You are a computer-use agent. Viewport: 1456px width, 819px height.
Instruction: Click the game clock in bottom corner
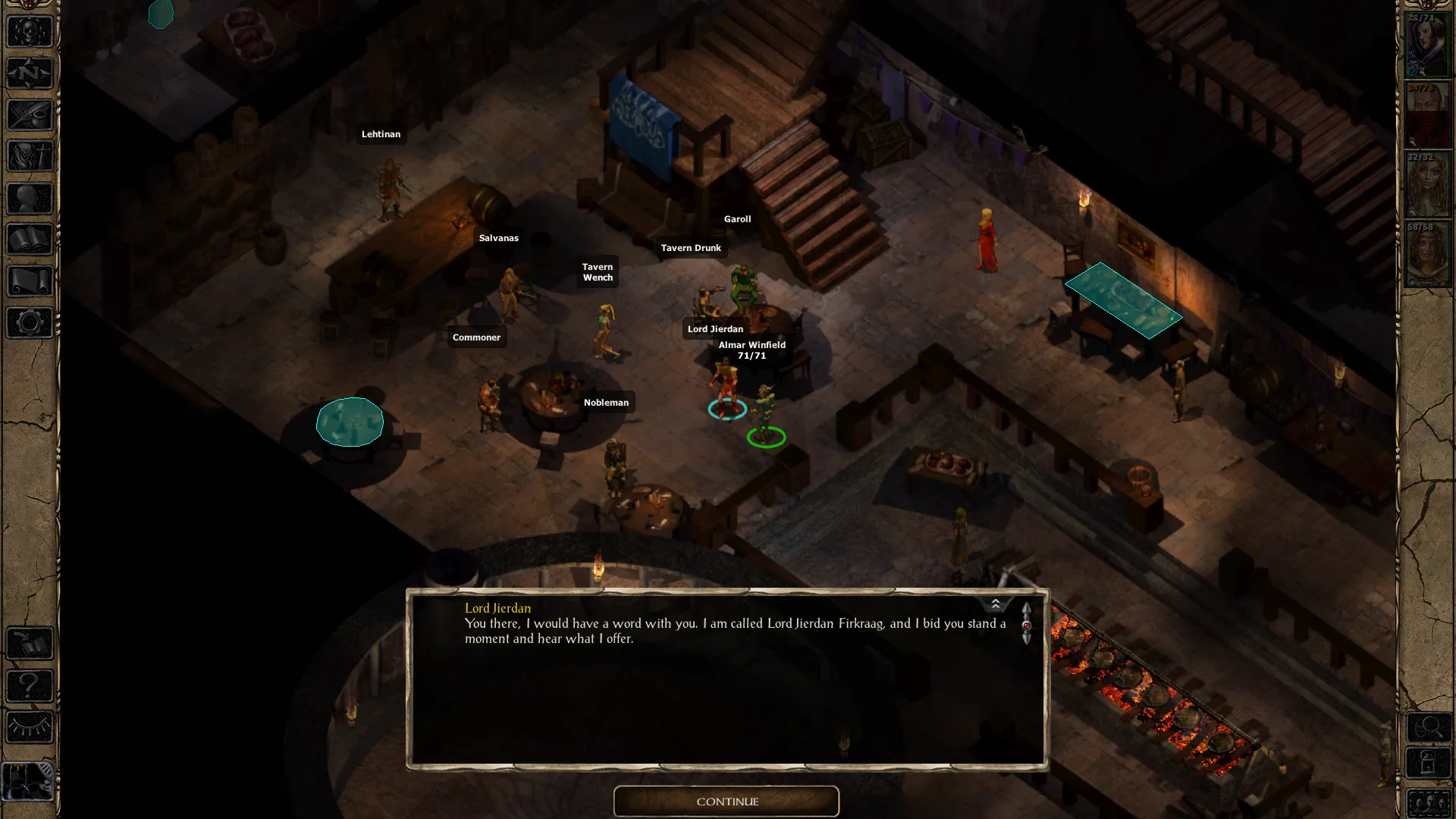(x=29, y=781)
